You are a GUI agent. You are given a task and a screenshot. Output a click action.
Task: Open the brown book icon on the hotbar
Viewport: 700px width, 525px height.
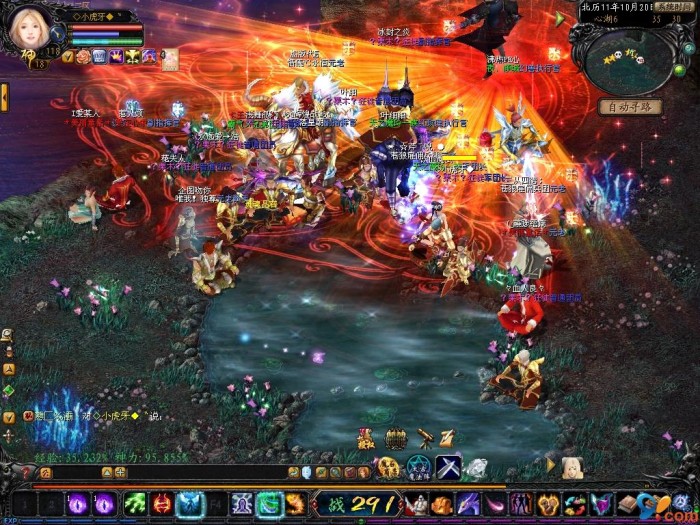tap(628, 503)
